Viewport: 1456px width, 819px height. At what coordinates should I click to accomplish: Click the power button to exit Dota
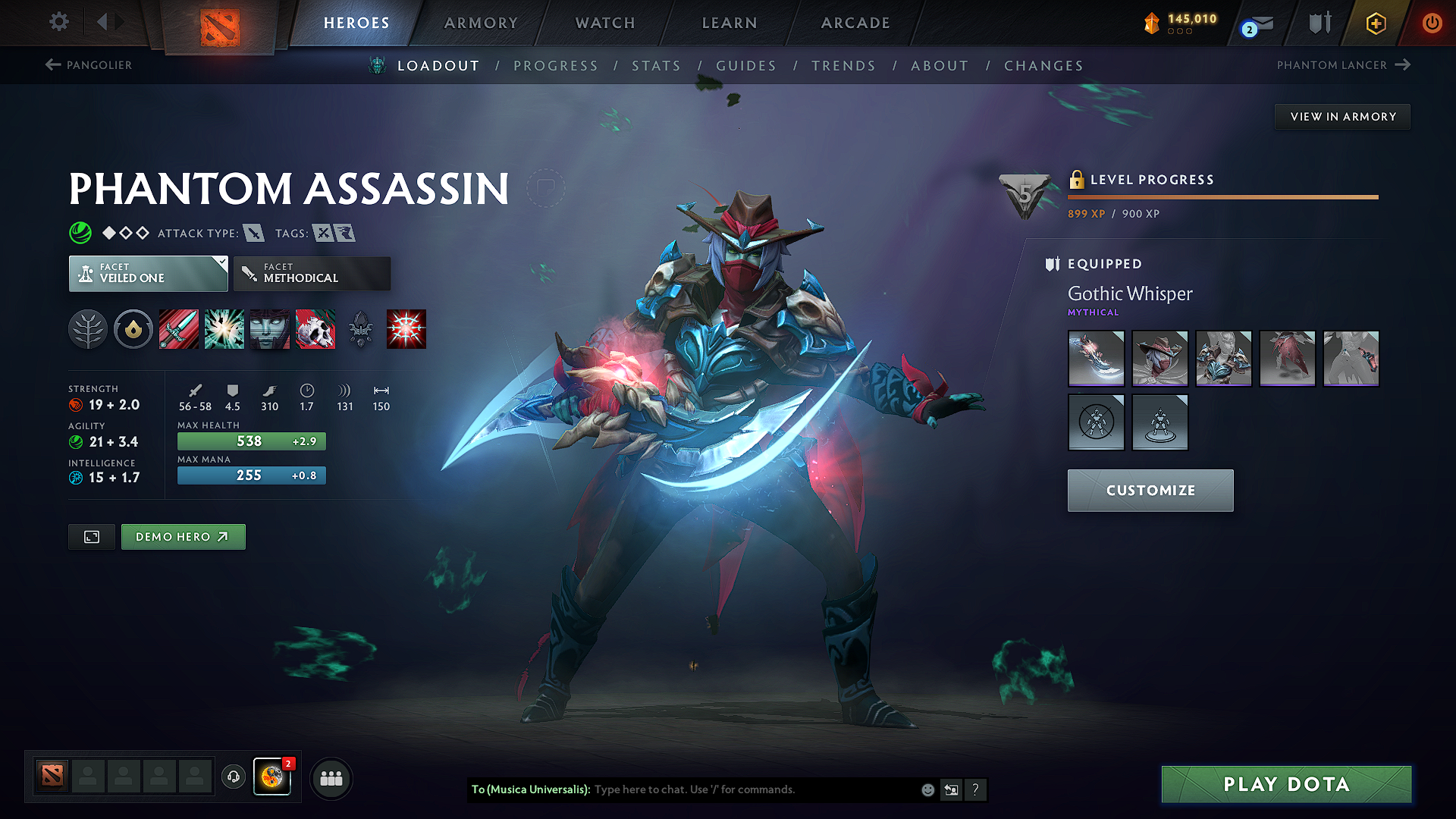[x=1432, y=23]
